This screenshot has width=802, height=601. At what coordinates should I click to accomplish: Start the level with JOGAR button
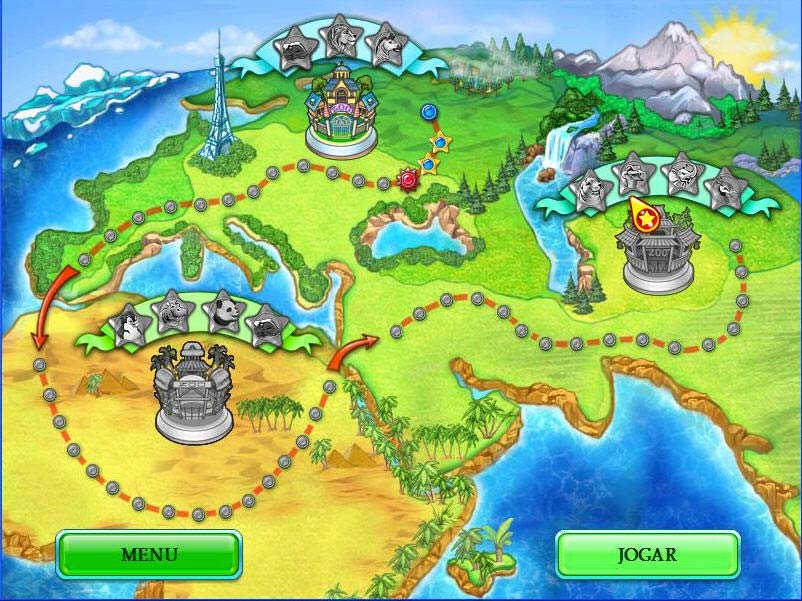[647, 554]
